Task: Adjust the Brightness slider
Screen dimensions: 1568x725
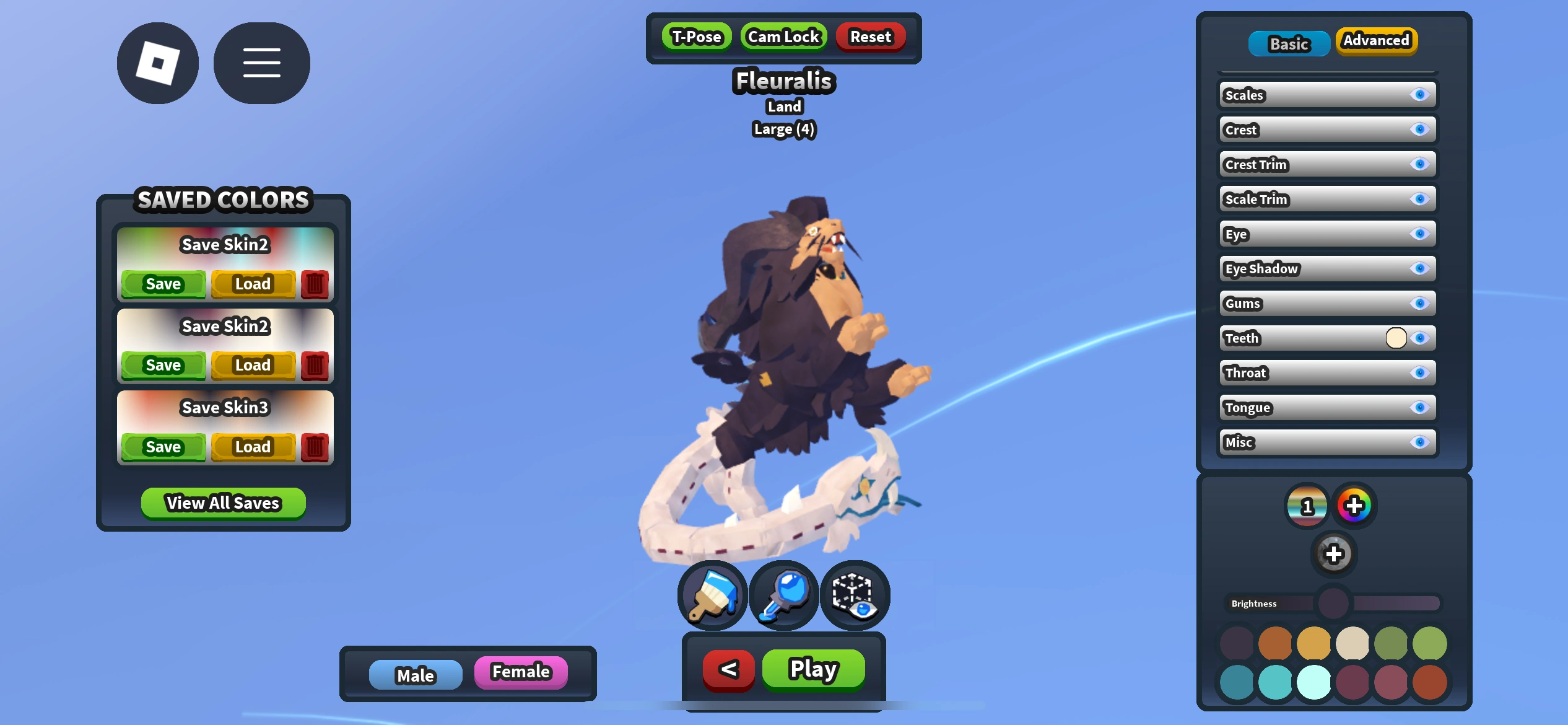Action: click(x=1333, y=602)
